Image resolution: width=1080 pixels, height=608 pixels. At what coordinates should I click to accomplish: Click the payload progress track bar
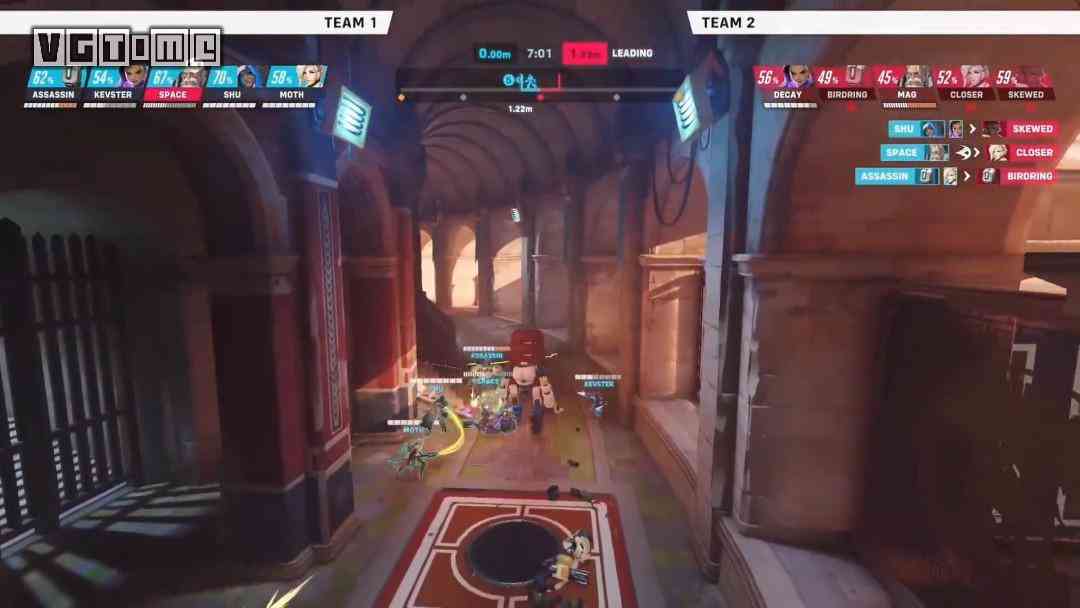[x=540, y=97]
